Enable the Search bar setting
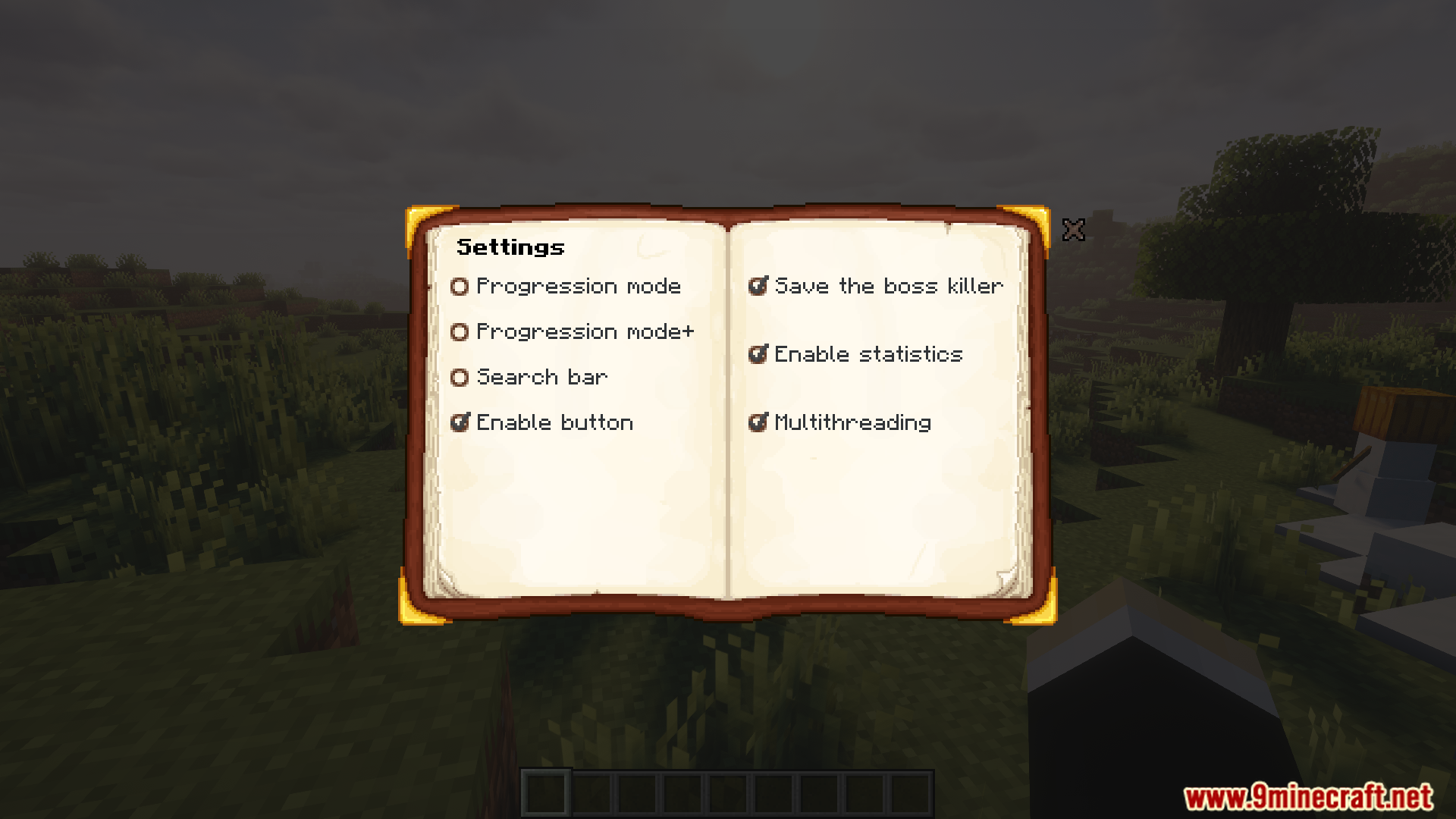The height and width of the screenshot is (819, 1456). (x=460, y=377)
